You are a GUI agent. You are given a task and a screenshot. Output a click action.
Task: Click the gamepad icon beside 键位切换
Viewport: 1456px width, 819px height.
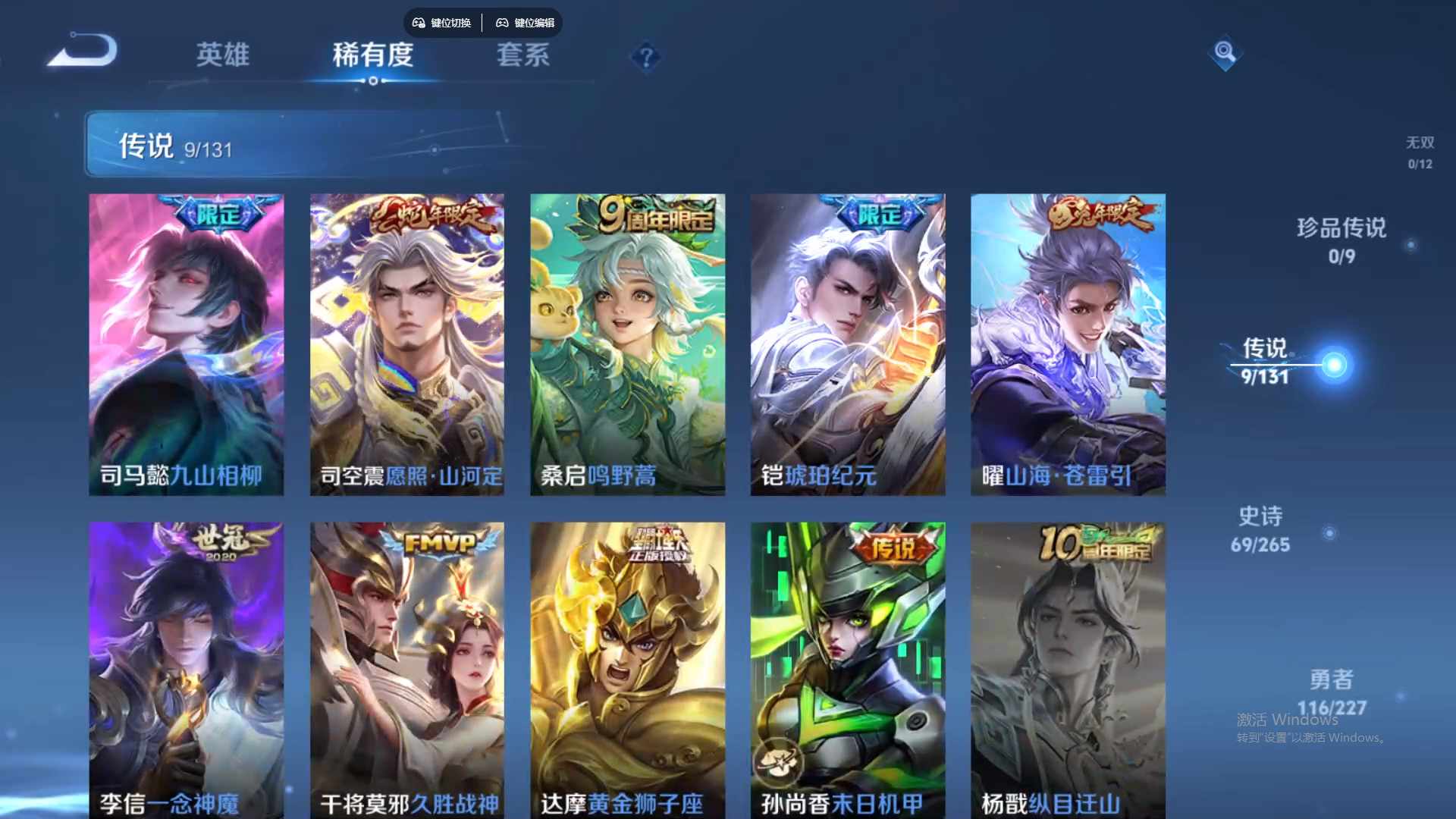tap(418, 23)
